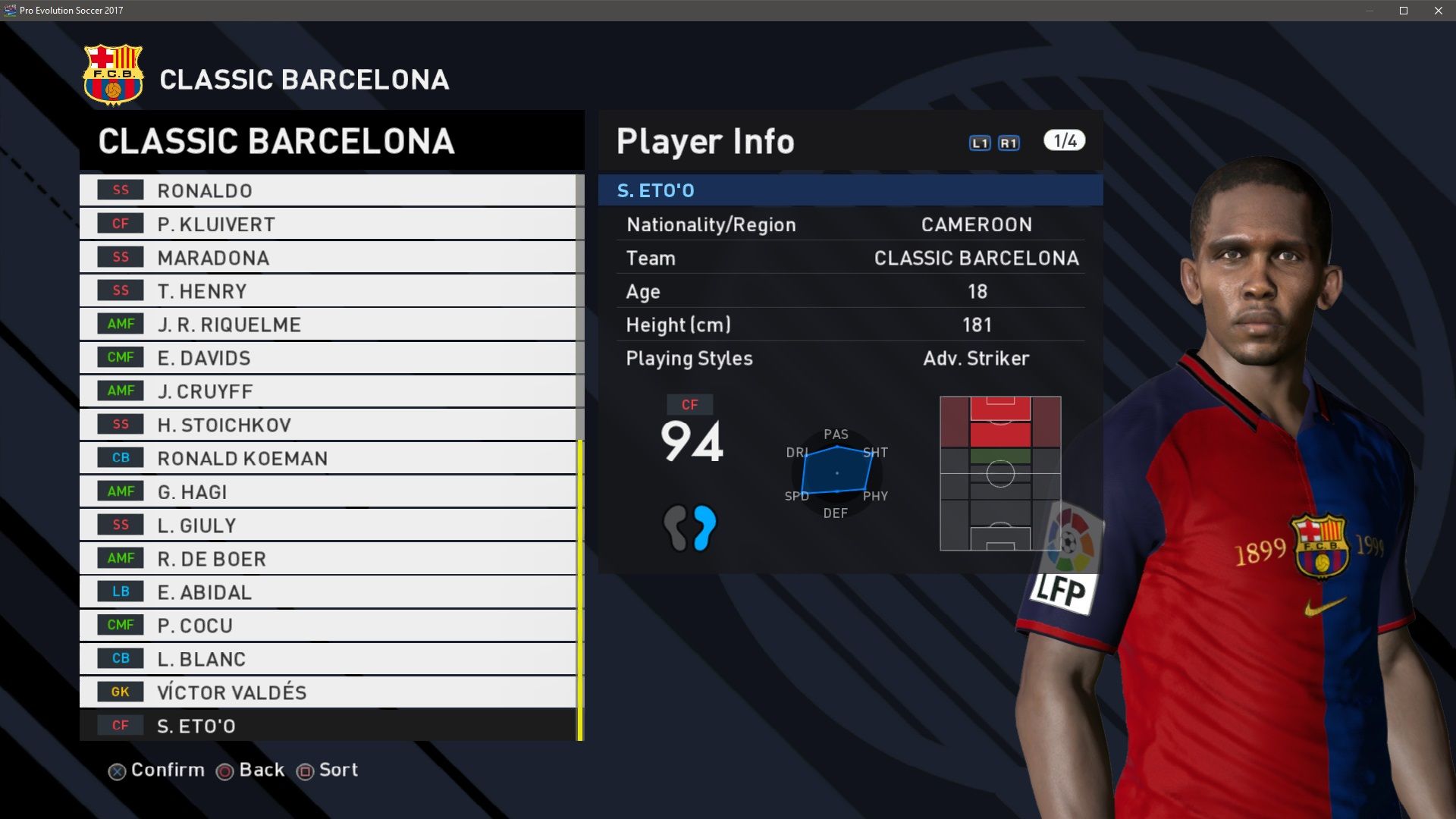Pick H. Stoichkov in the player list
Viewport: 1456px width, 819px height.
[326, 425]
